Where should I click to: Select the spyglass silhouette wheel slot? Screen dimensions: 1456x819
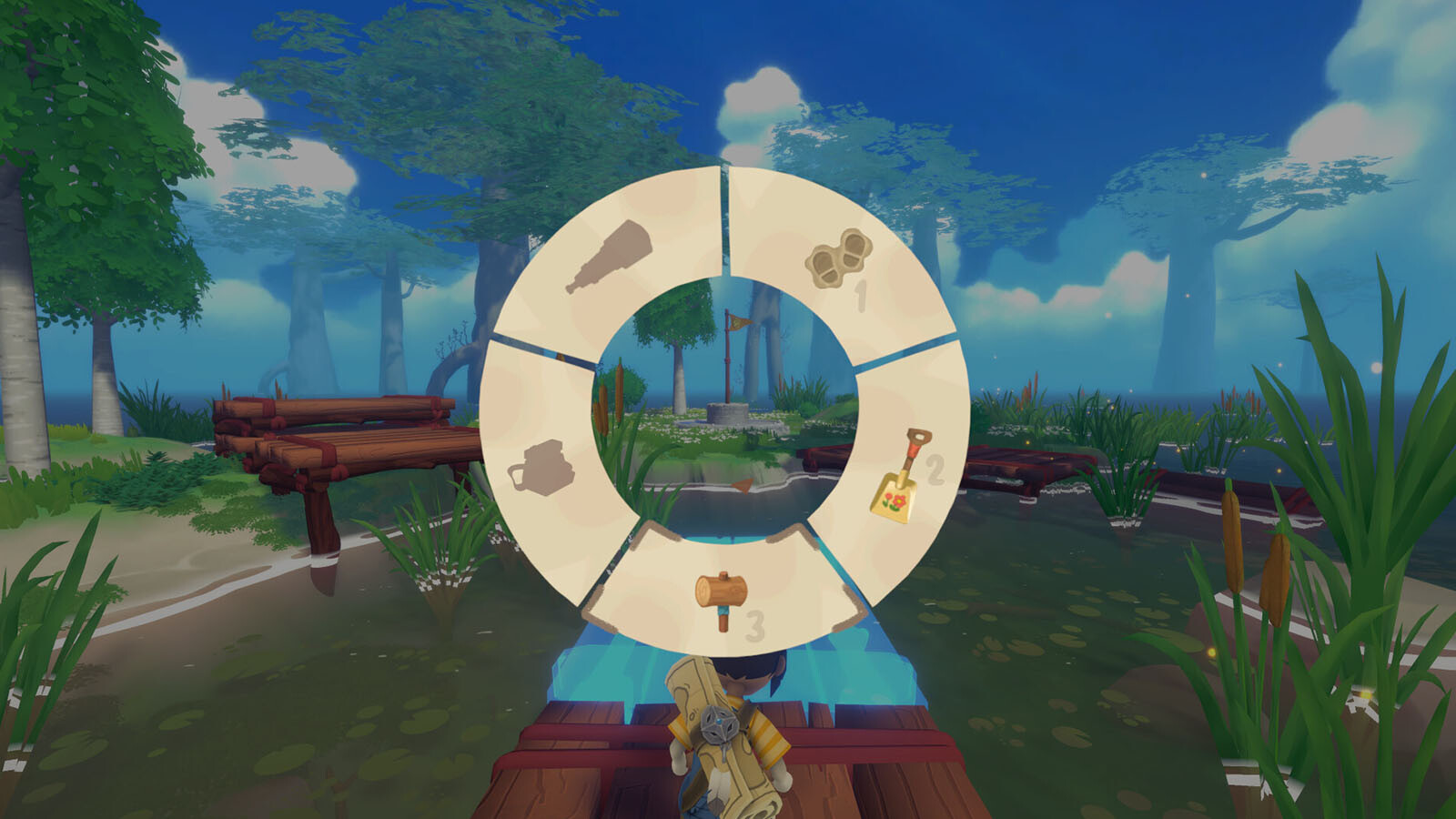tap(608, 258)
